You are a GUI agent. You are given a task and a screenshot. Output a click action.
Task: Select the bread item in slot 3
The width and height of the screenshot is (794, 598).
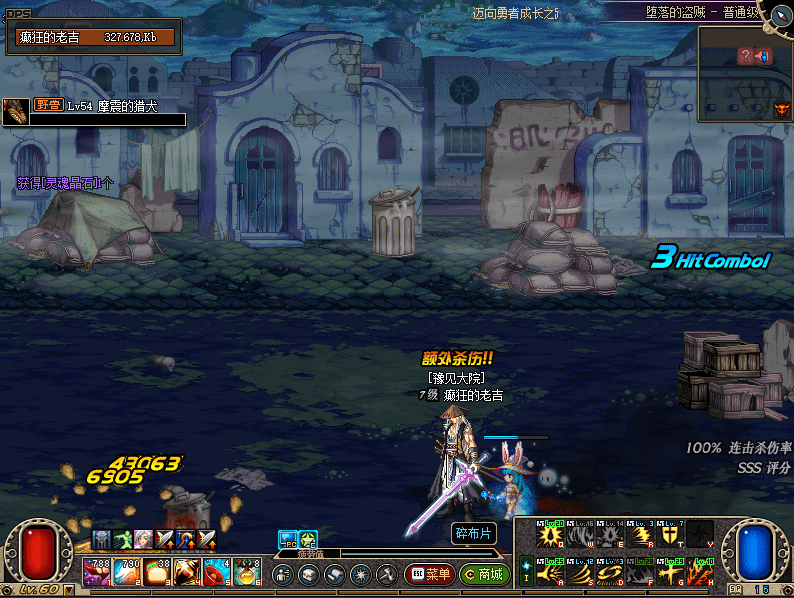tap(157, 572)
